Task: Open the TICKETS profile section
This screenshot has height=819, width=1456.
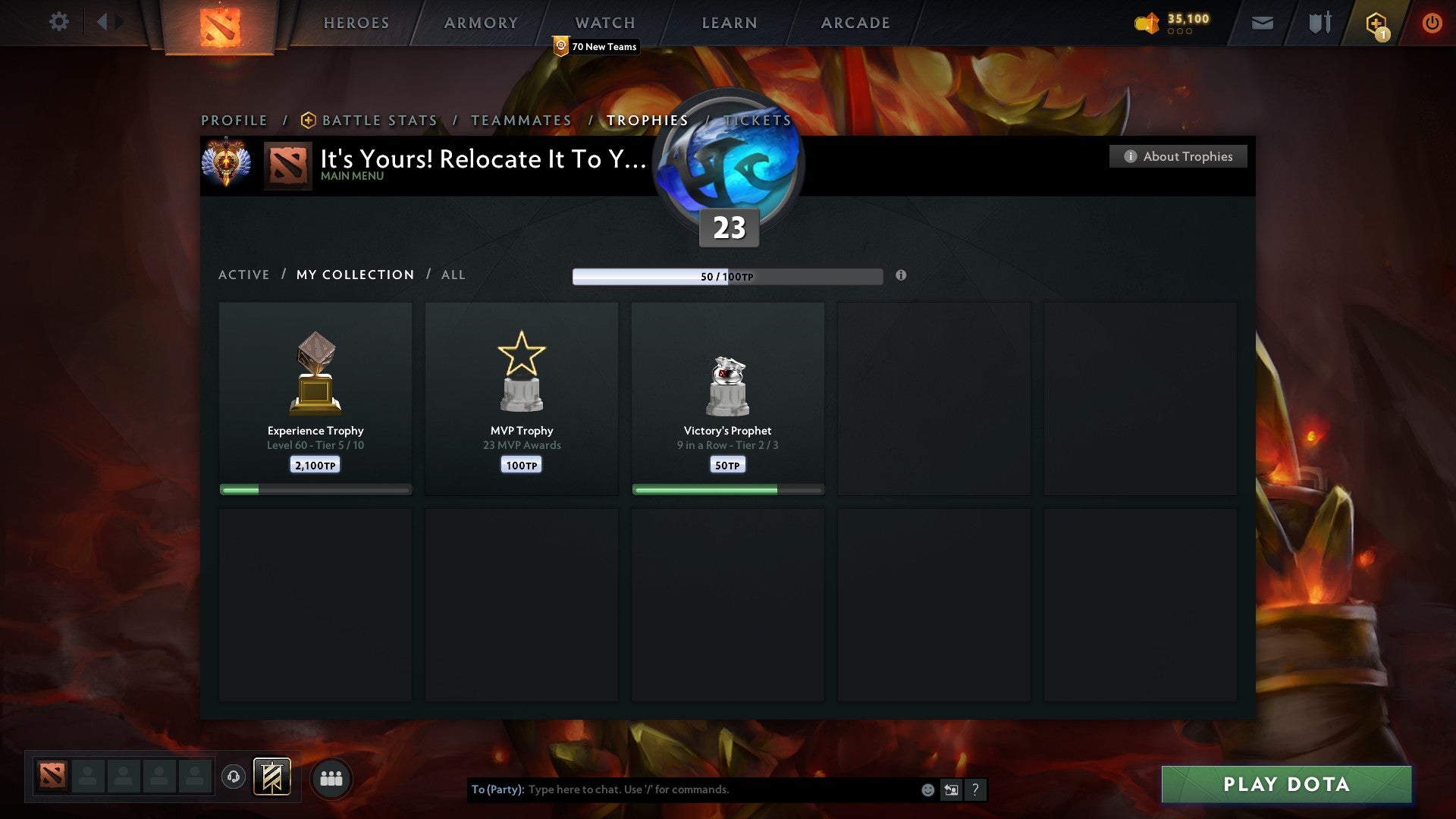Action: pyautogui.click(x=757, y=120)
